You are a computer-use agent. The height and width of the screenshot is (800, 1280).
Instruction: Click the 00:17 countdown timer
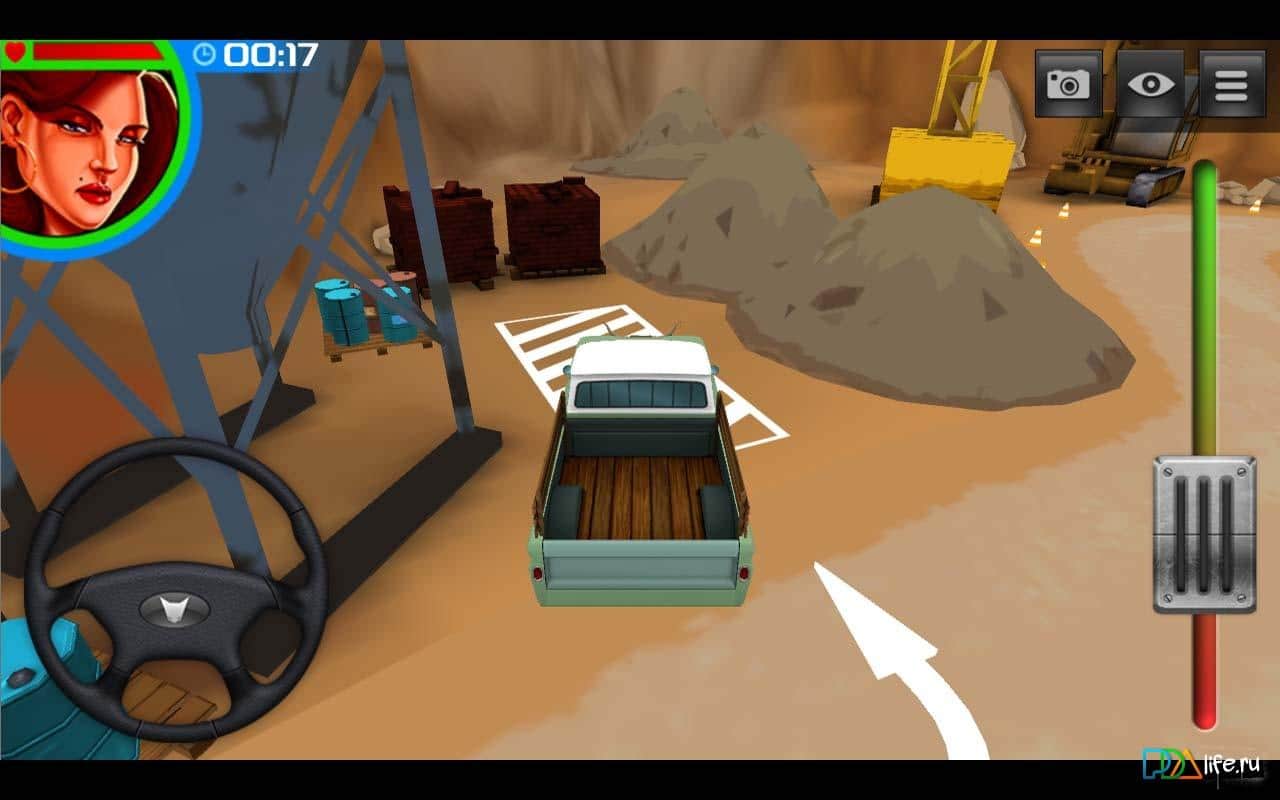tap(270, 56)
